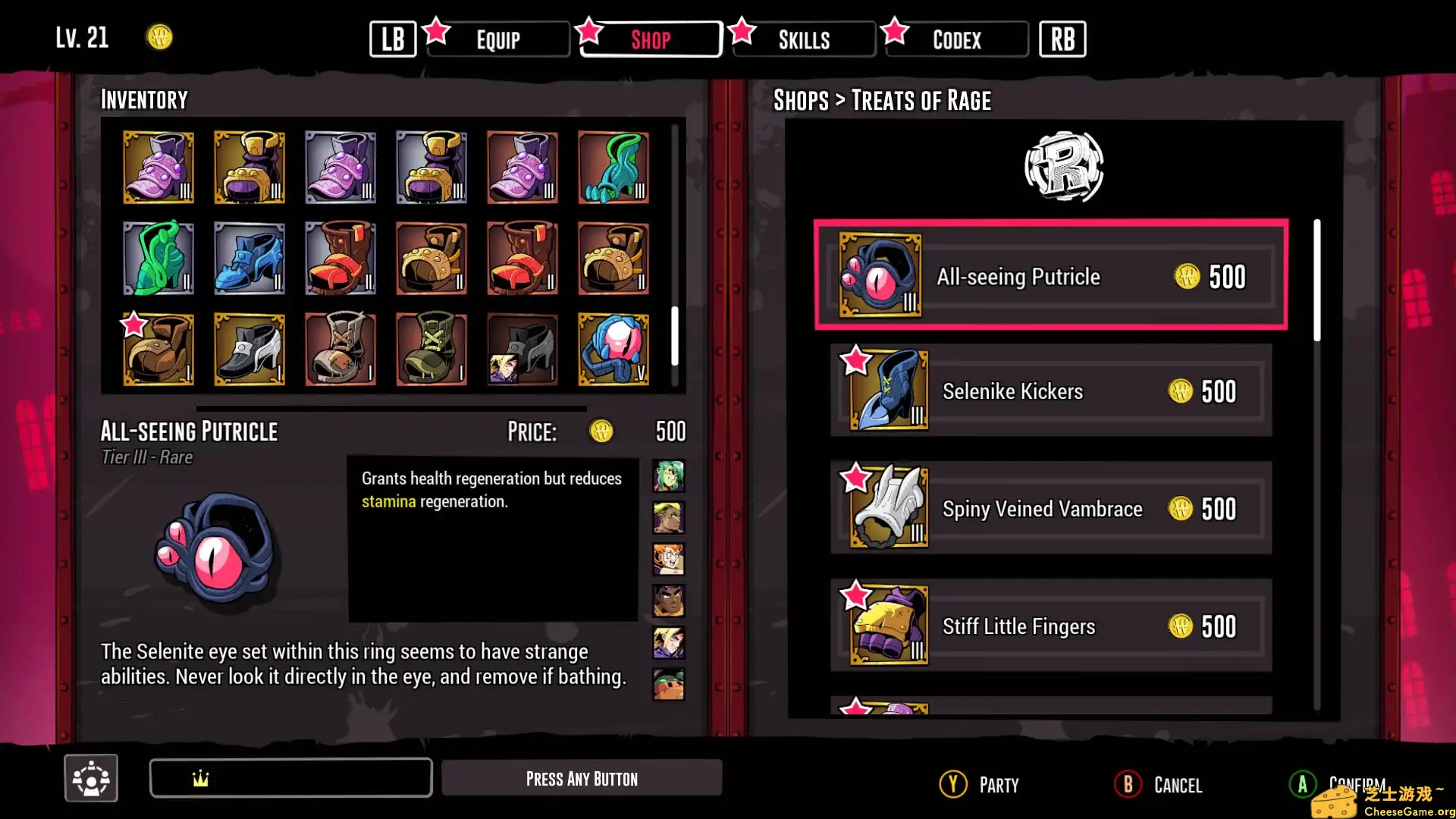Toggle the star on Selenike Kickers
Screen dimensions: 1456x819
point(858,362)
